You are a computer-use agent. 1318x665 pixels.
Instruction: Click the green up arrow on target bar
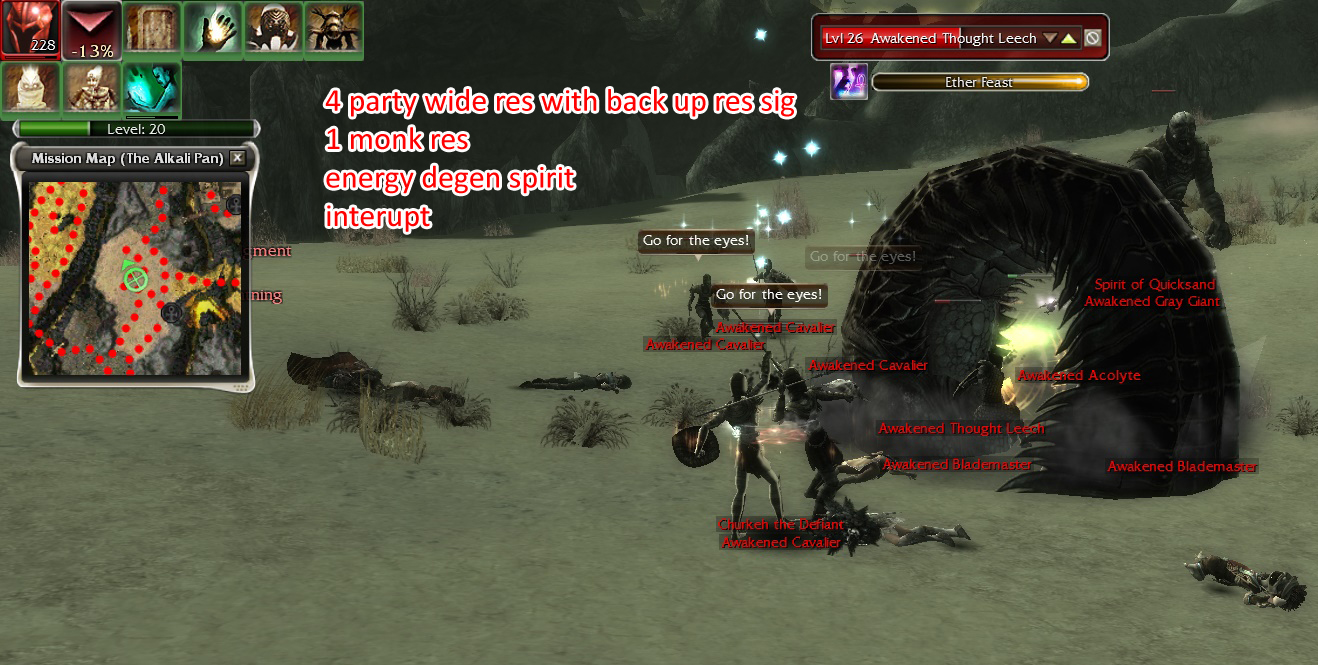click(x=1068, y=38)
